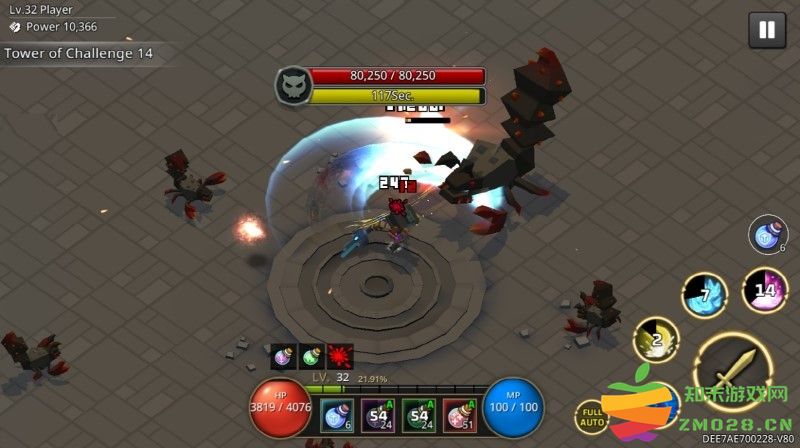Use the round blue potion above the skills
Screen dimensions: 800x448
767,236
